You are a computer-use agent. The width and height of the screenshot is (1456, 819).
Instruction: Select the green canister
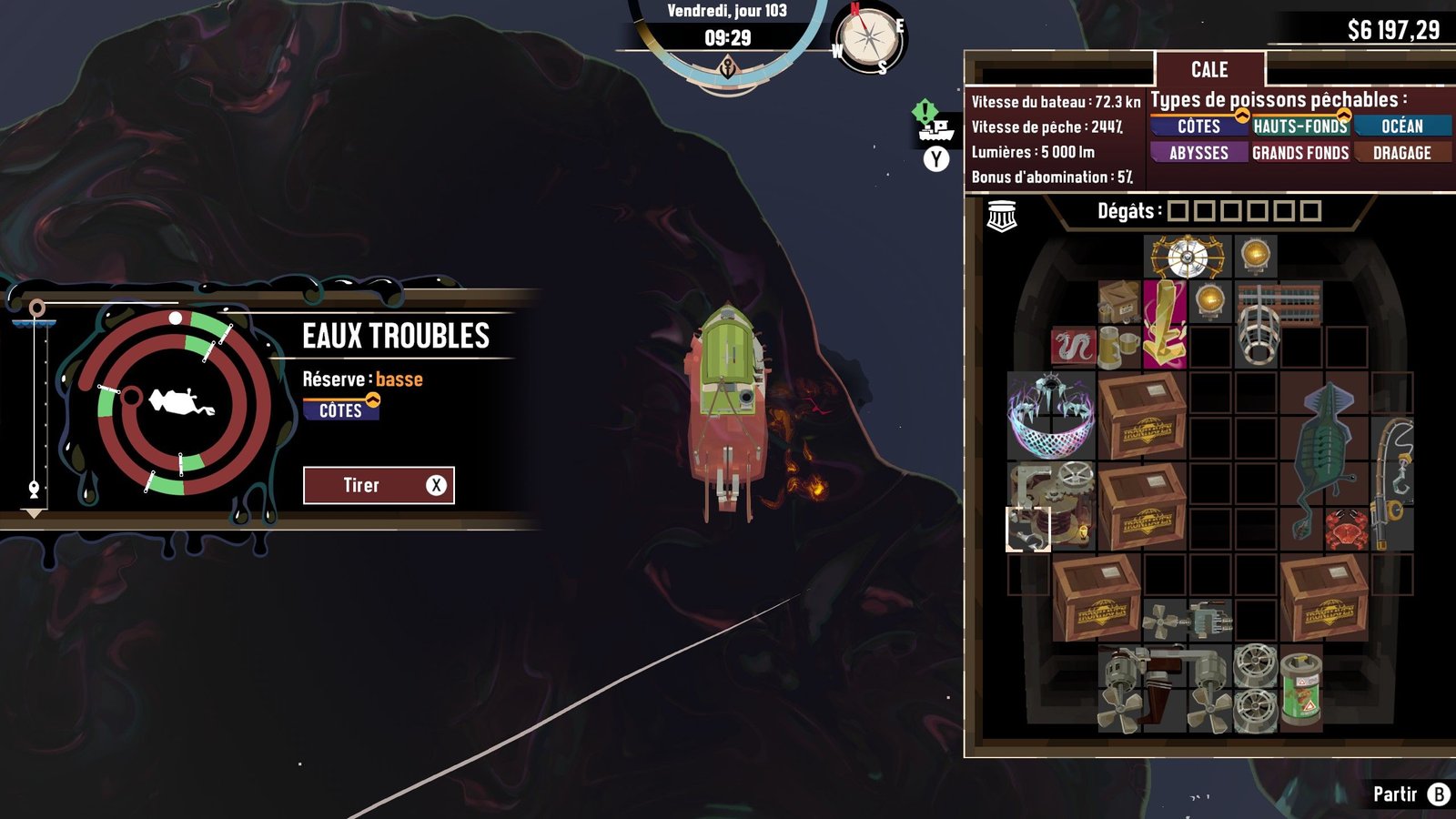pos(1301,689)
